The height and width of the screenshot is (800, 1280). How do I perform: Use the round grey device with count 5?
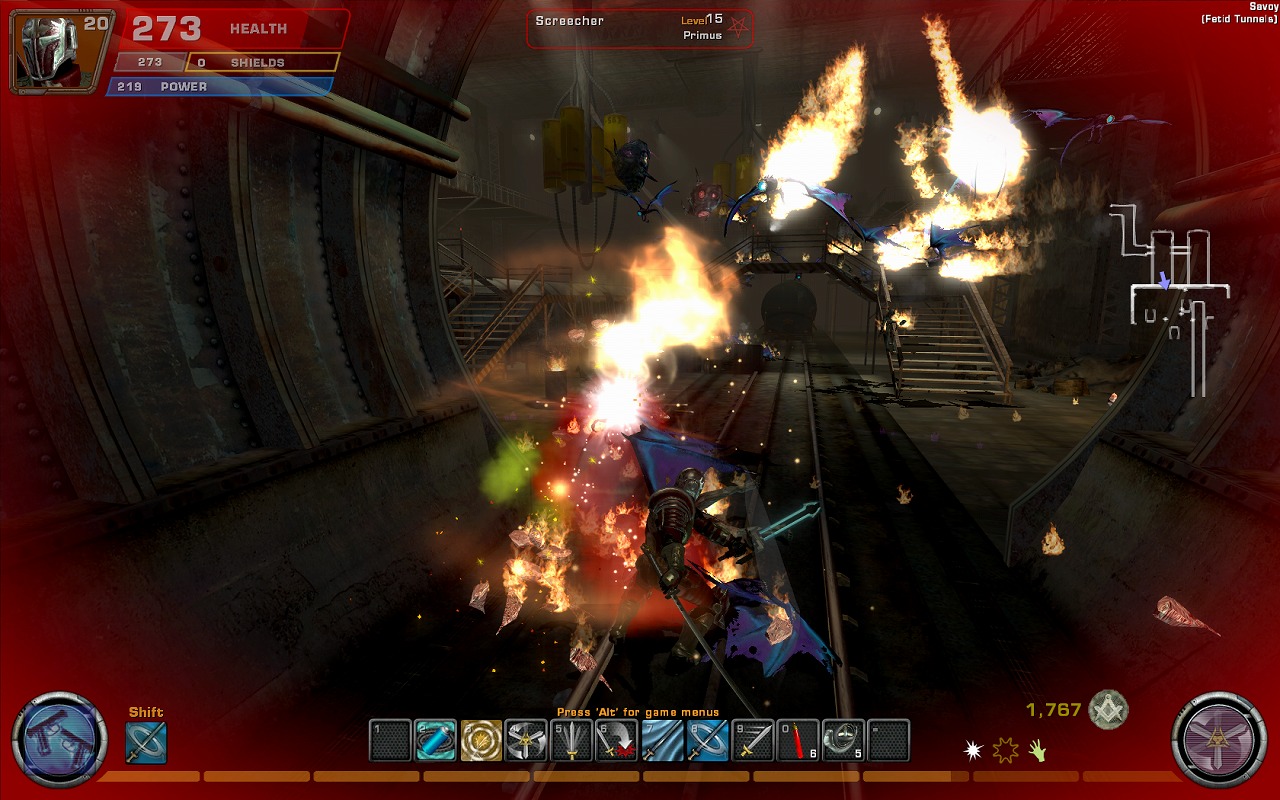pyautogui.click(x=843, y=741)
